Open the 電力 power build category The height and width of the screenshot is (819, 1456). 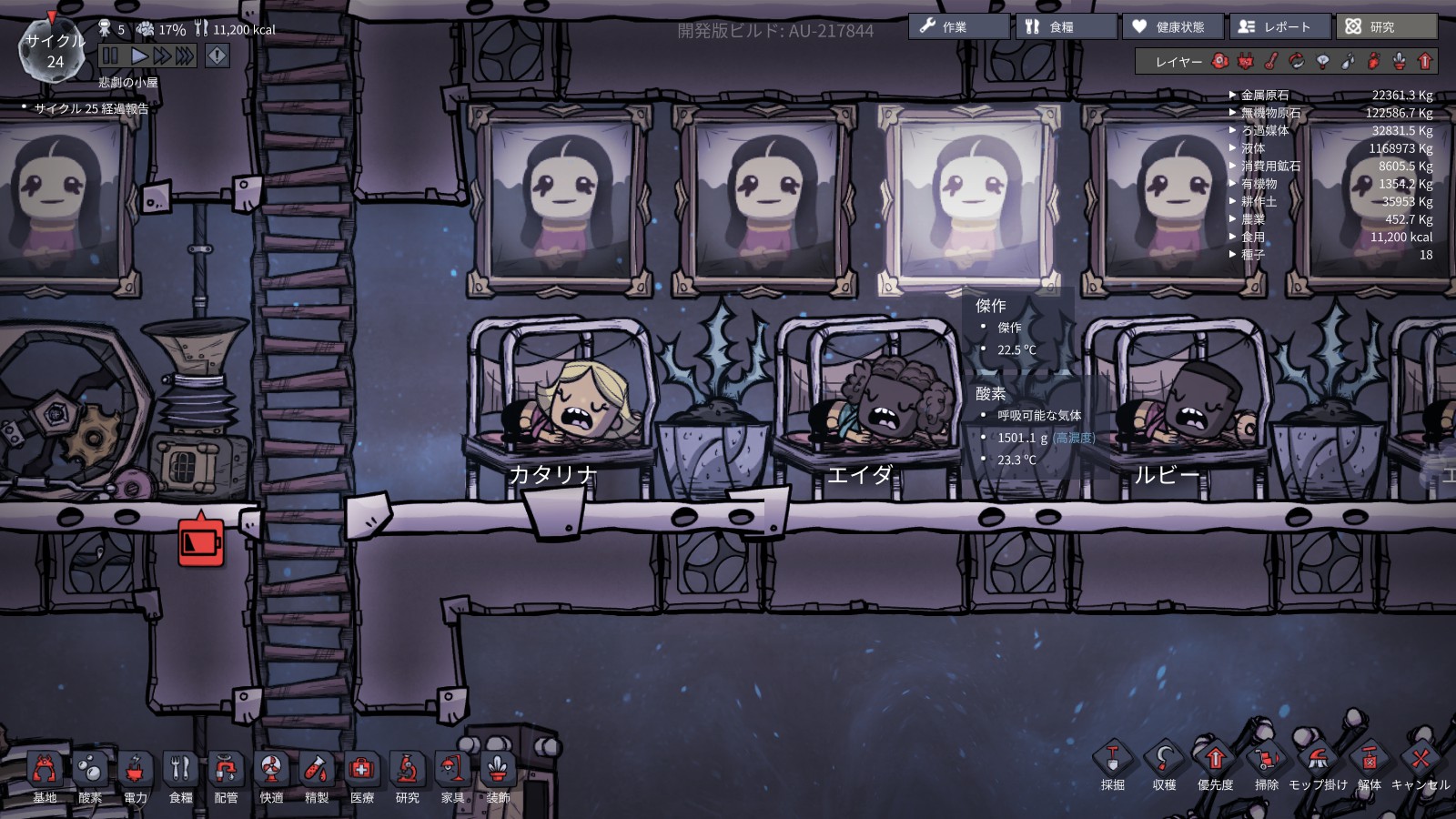(136, 776)
